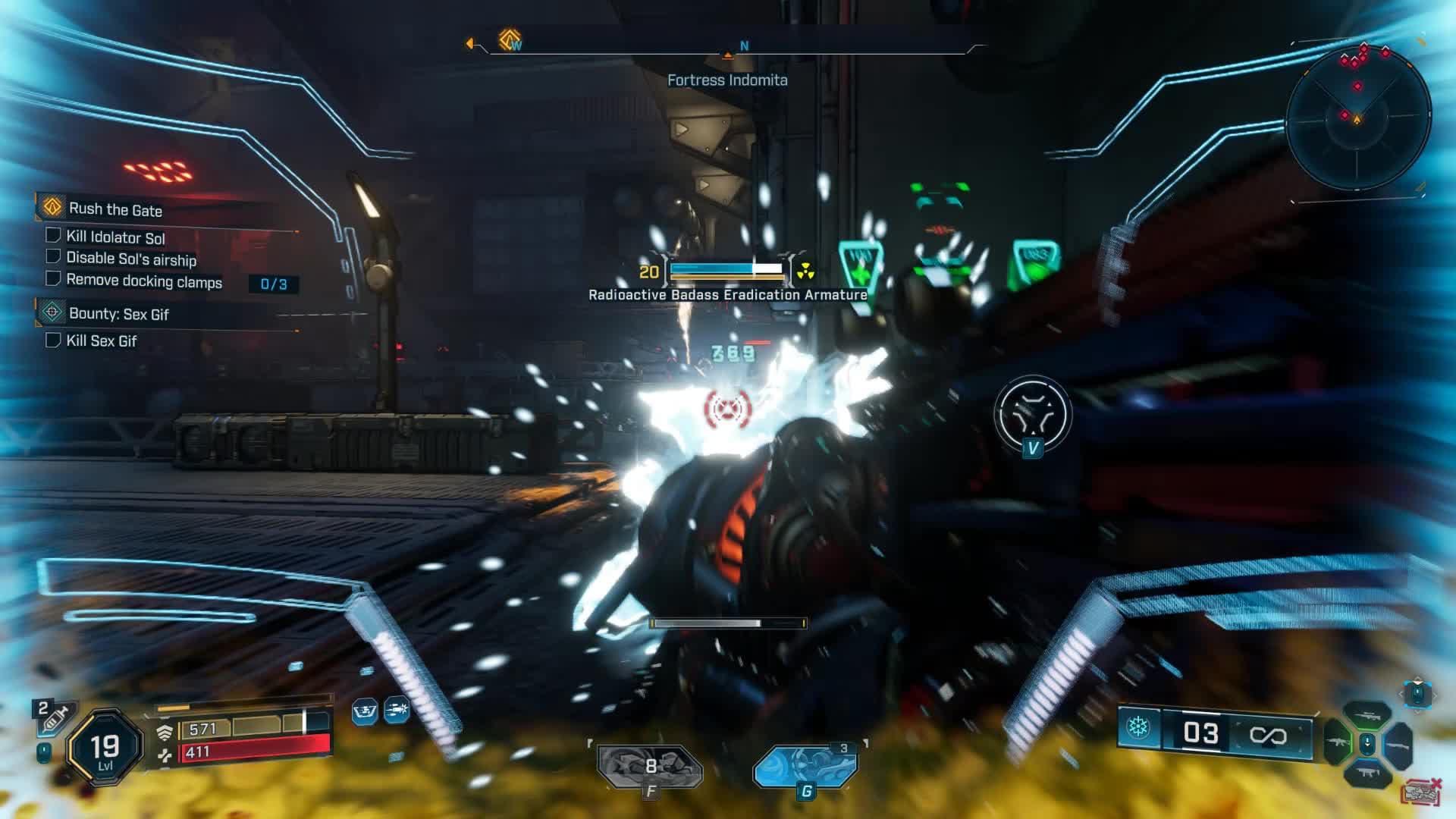This screenshot has width=1456, height=819.
Task: Activate the grey ordnance slot showing 8
Action: coord(650,767)
